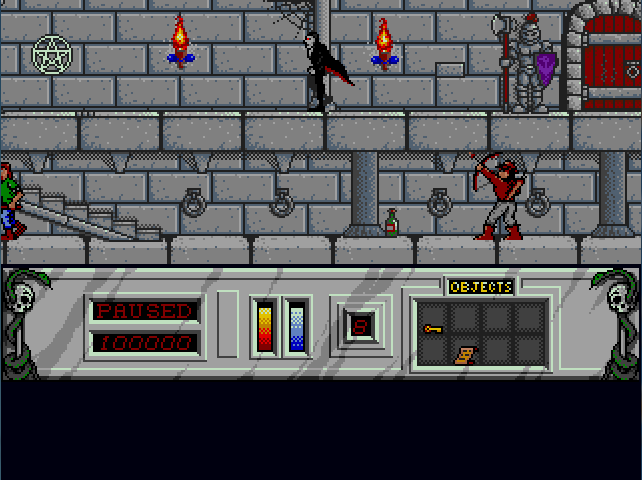Select the gold key in Objects
This screenshot has height=480, width=642.
click(x=433, y=328)
